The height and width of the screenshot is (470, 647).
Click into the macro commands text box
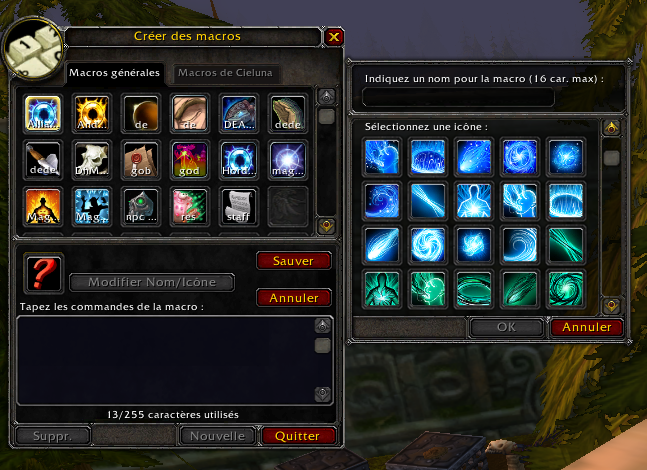click(x=165, y=360)
